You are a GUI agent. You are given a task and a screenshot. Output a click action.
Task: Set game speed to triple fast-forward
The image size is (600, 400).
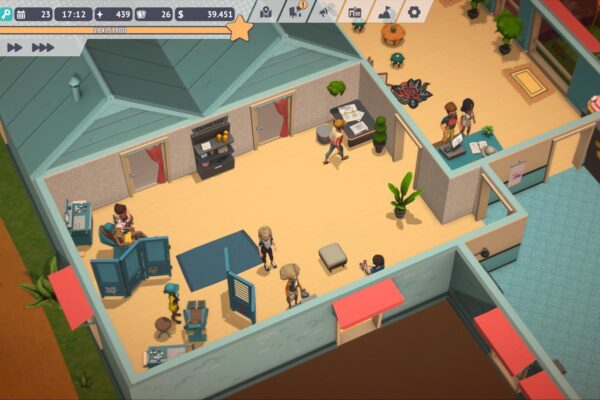[43, 47]
